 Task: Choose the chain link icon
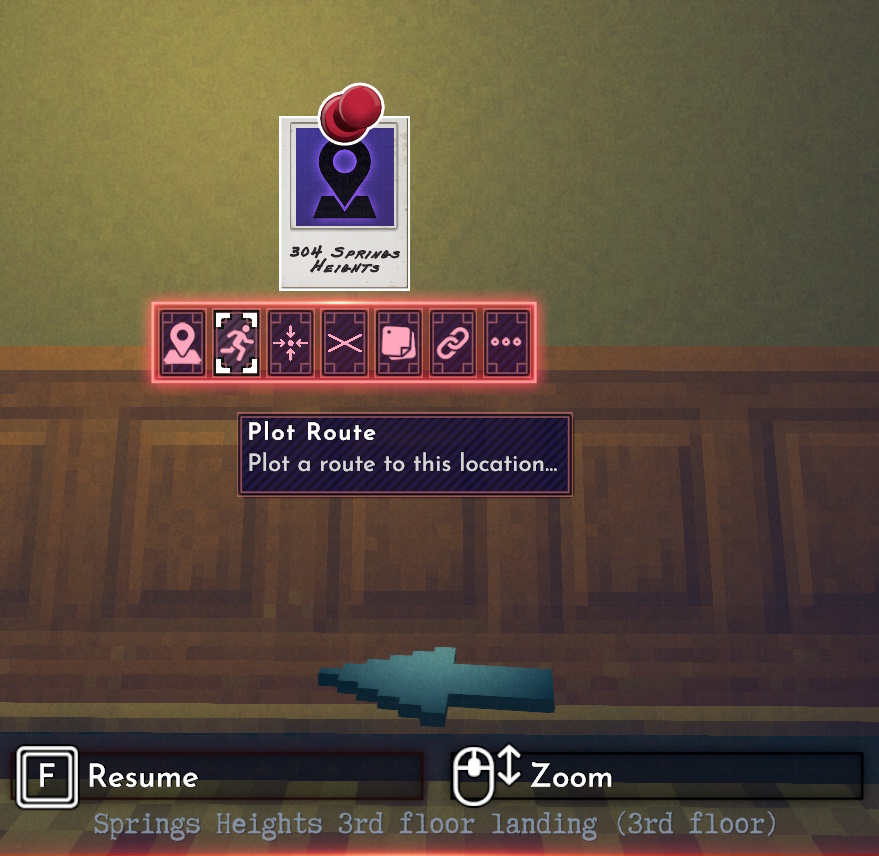452,343
